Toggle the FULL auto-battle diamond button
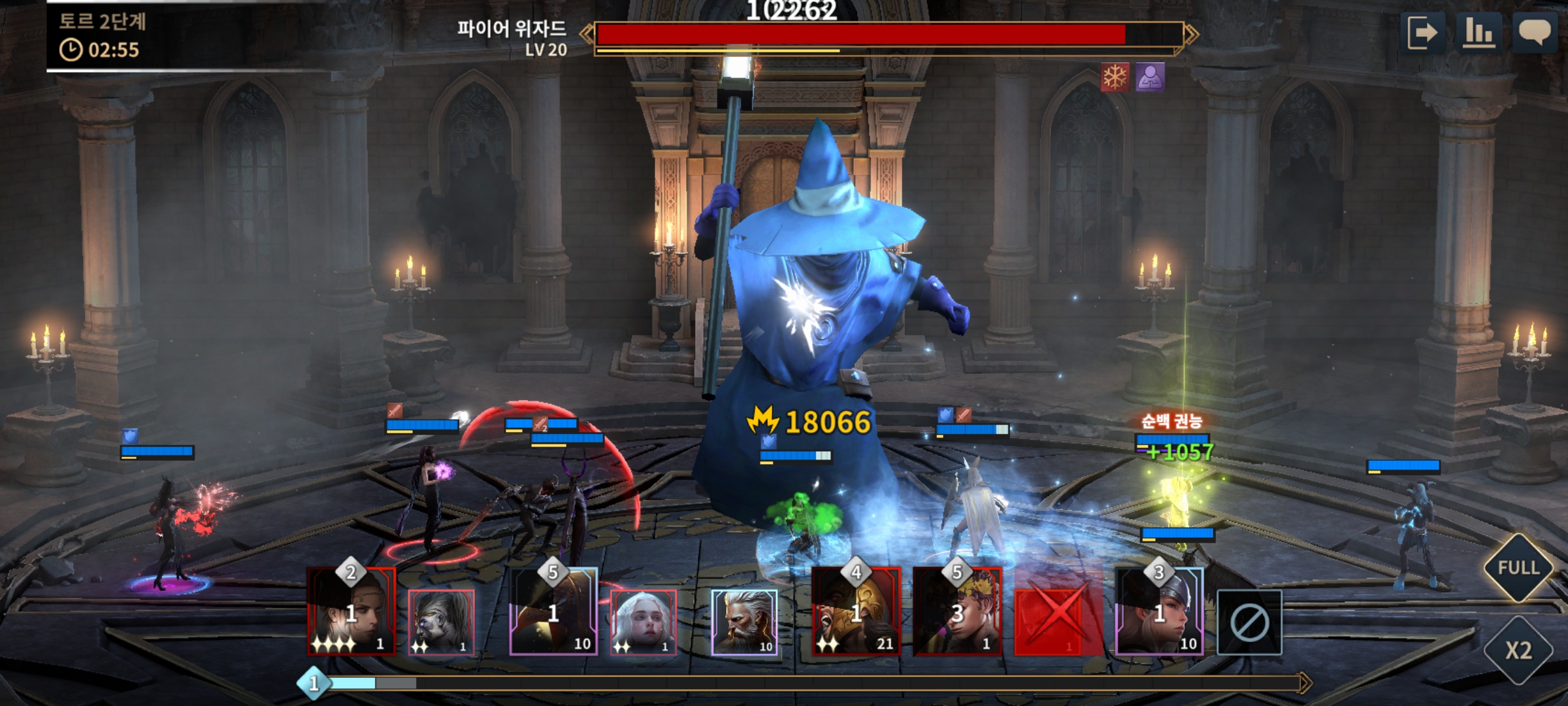Viewport: 1568px width, 706px height. click(x=1518, y=567)
